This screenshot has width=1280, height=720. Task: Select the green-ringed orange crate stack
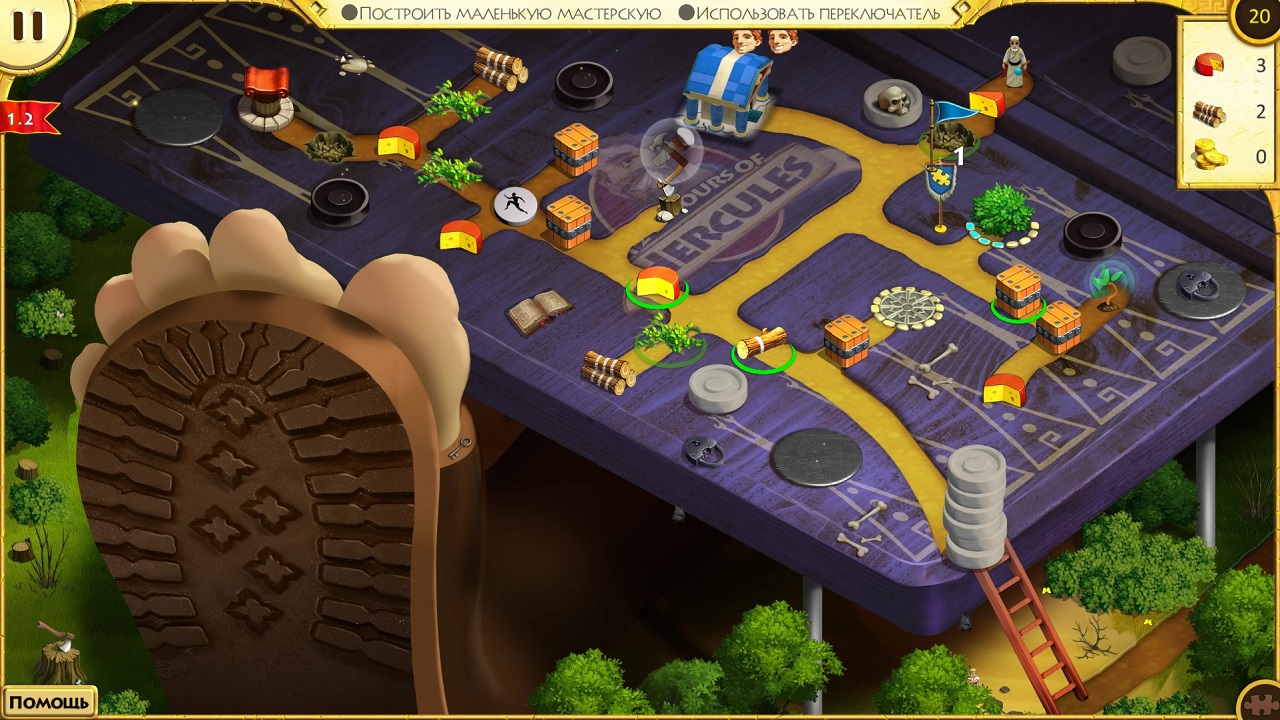tap(1018, 292)
